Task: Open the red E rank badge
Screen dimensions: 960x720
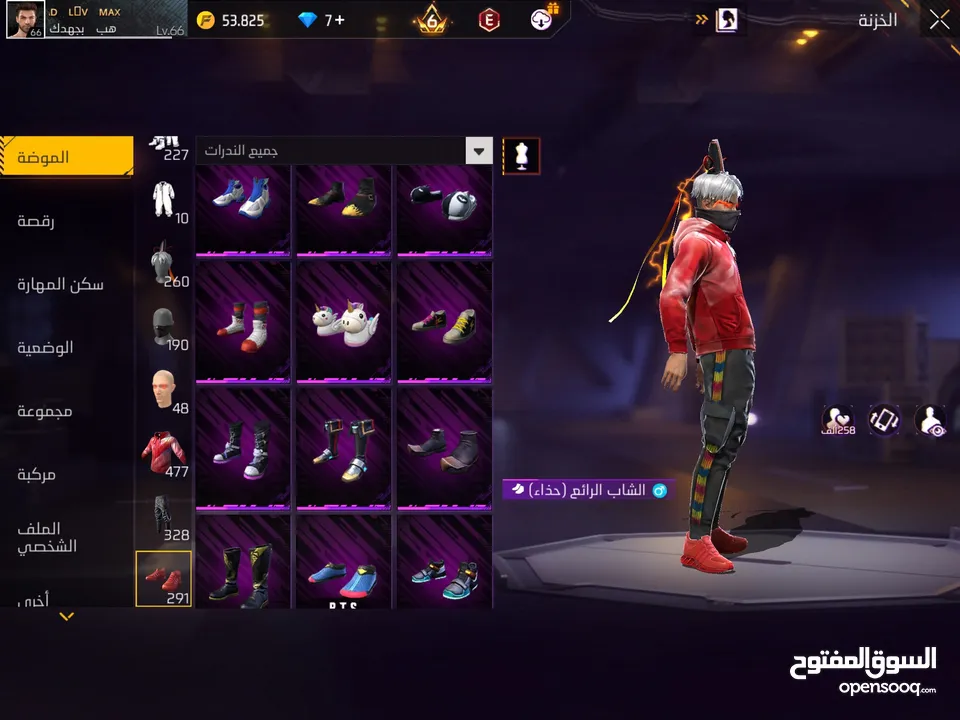Action: [x=489, y=20]
